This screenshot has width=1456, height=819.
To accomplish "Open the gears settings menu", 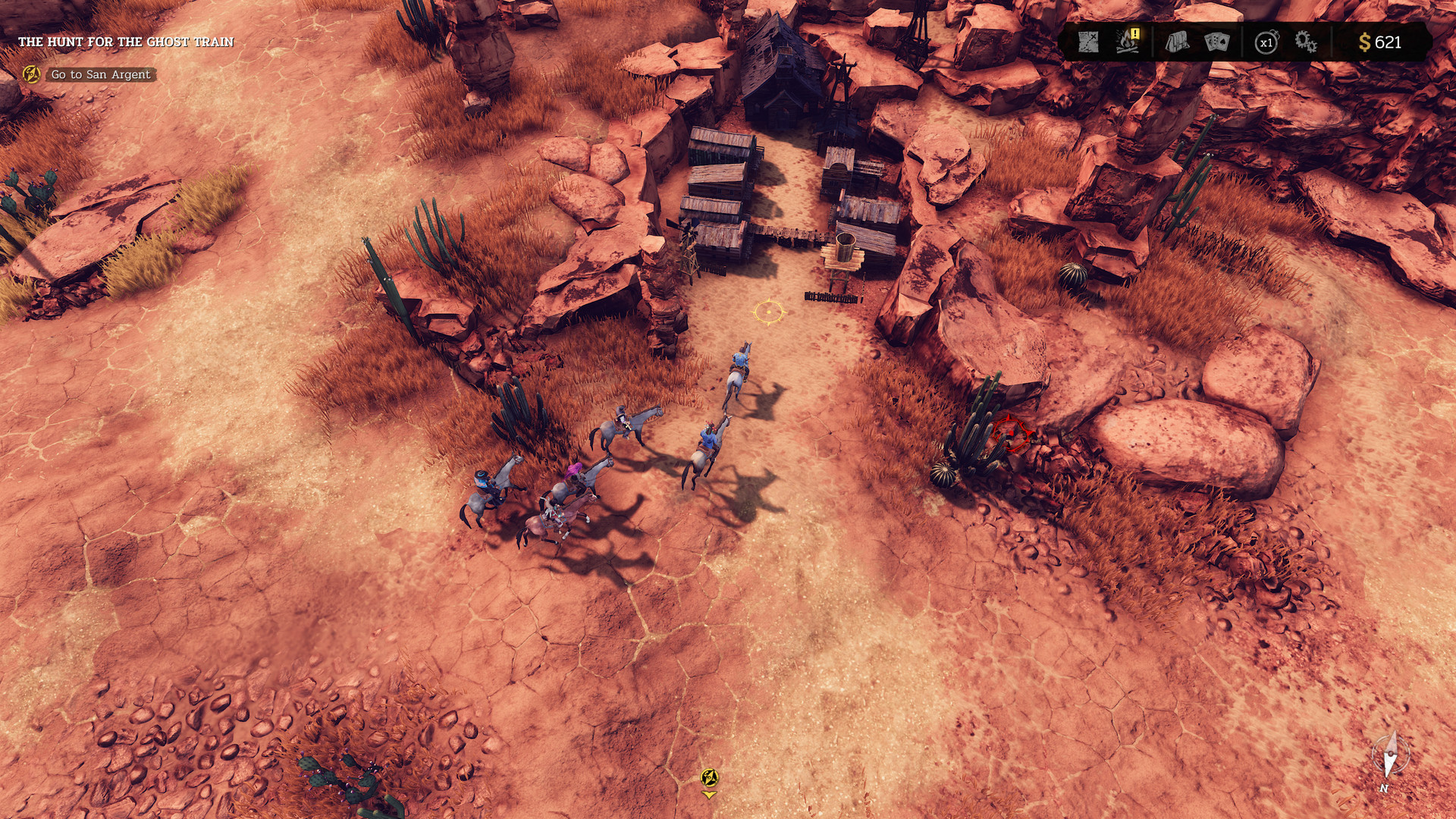I will coord(1306,42).
